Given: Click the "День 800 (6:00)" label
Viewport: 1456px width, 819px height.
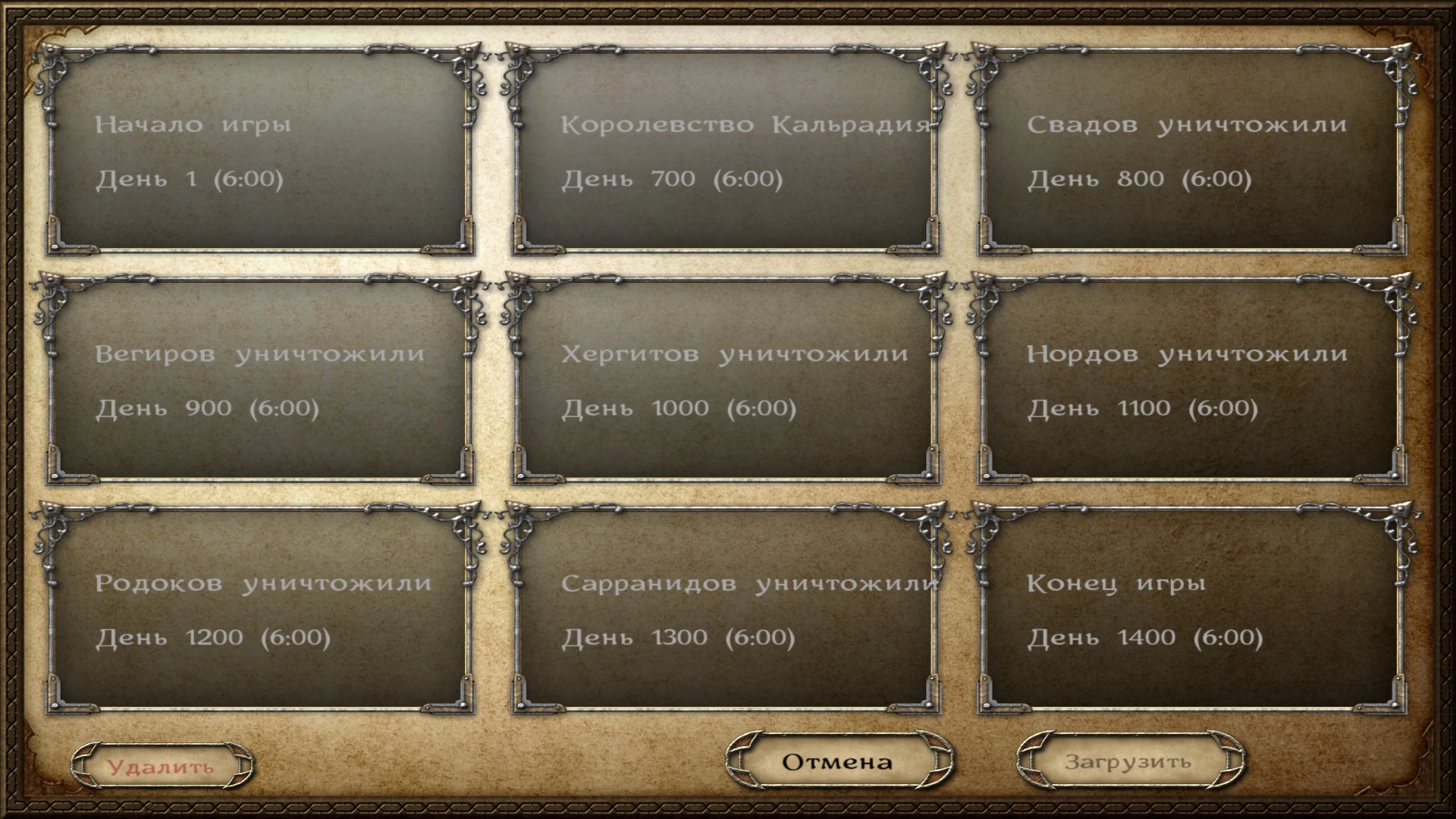Looking at the screenshot, I should click(1139, 179).
